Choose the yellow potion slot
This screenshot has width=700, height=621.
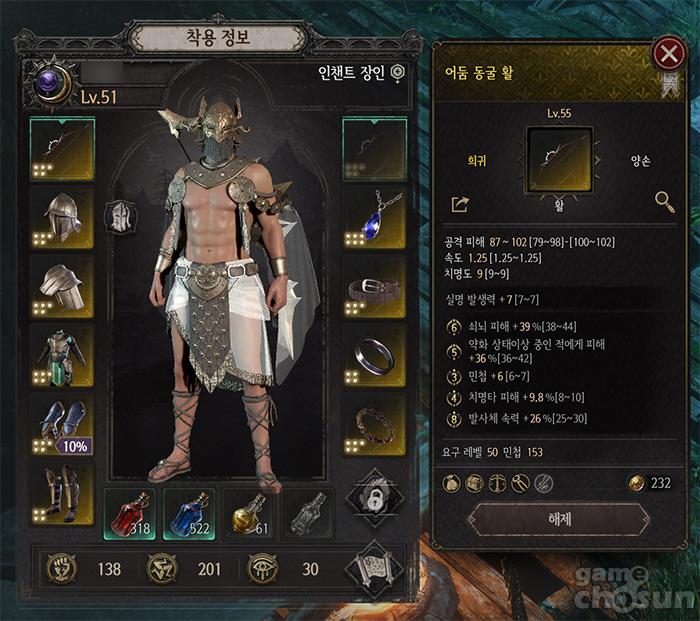click(x=248, y=513)
